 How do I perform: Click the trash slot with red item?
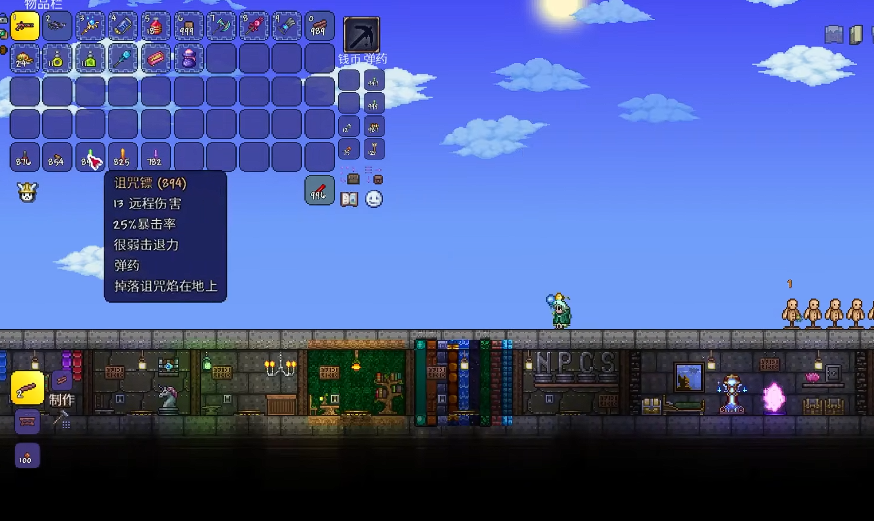(319, 190)
